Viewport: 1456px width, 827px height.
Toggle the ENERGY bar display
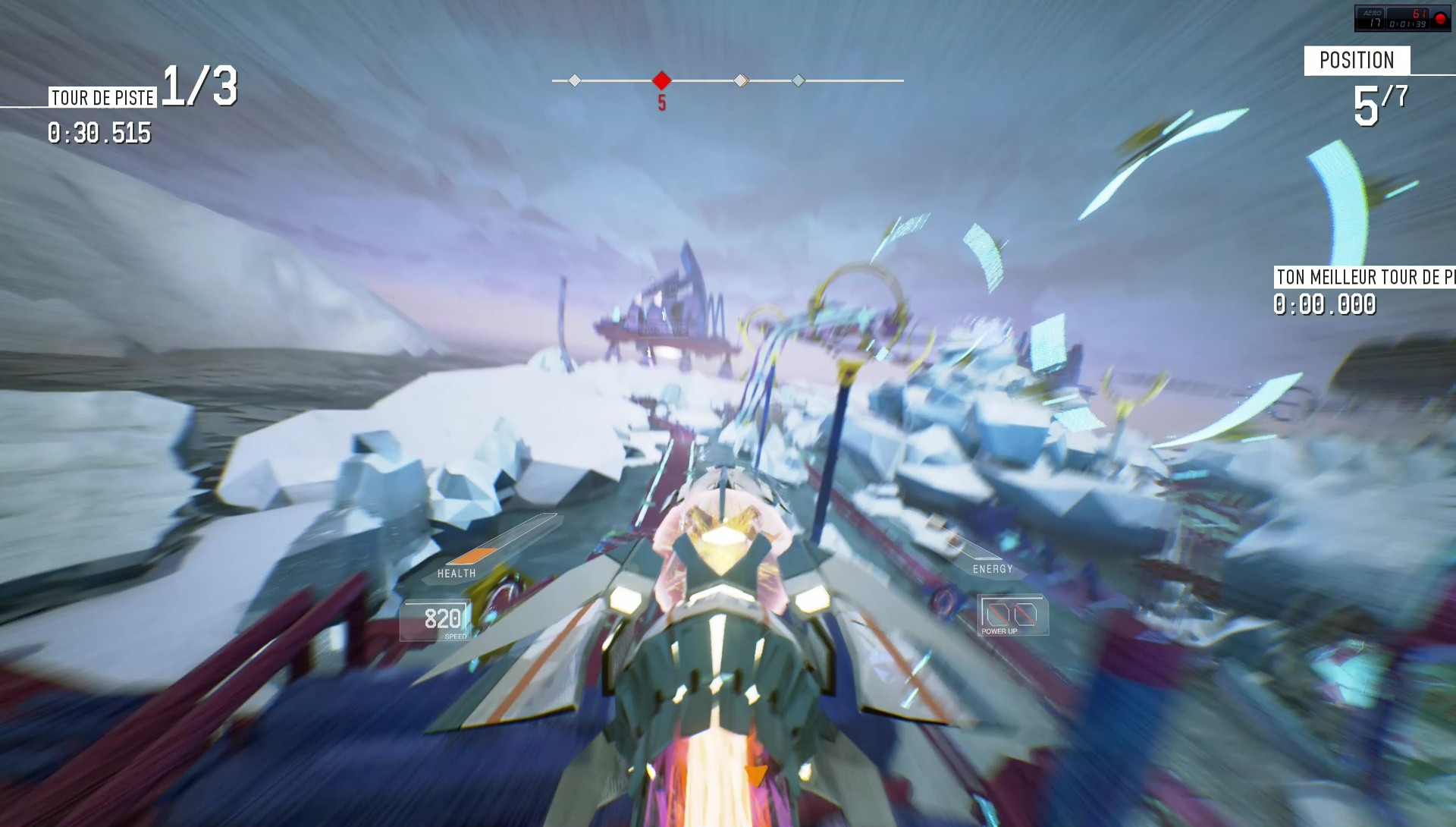point(993,568)
